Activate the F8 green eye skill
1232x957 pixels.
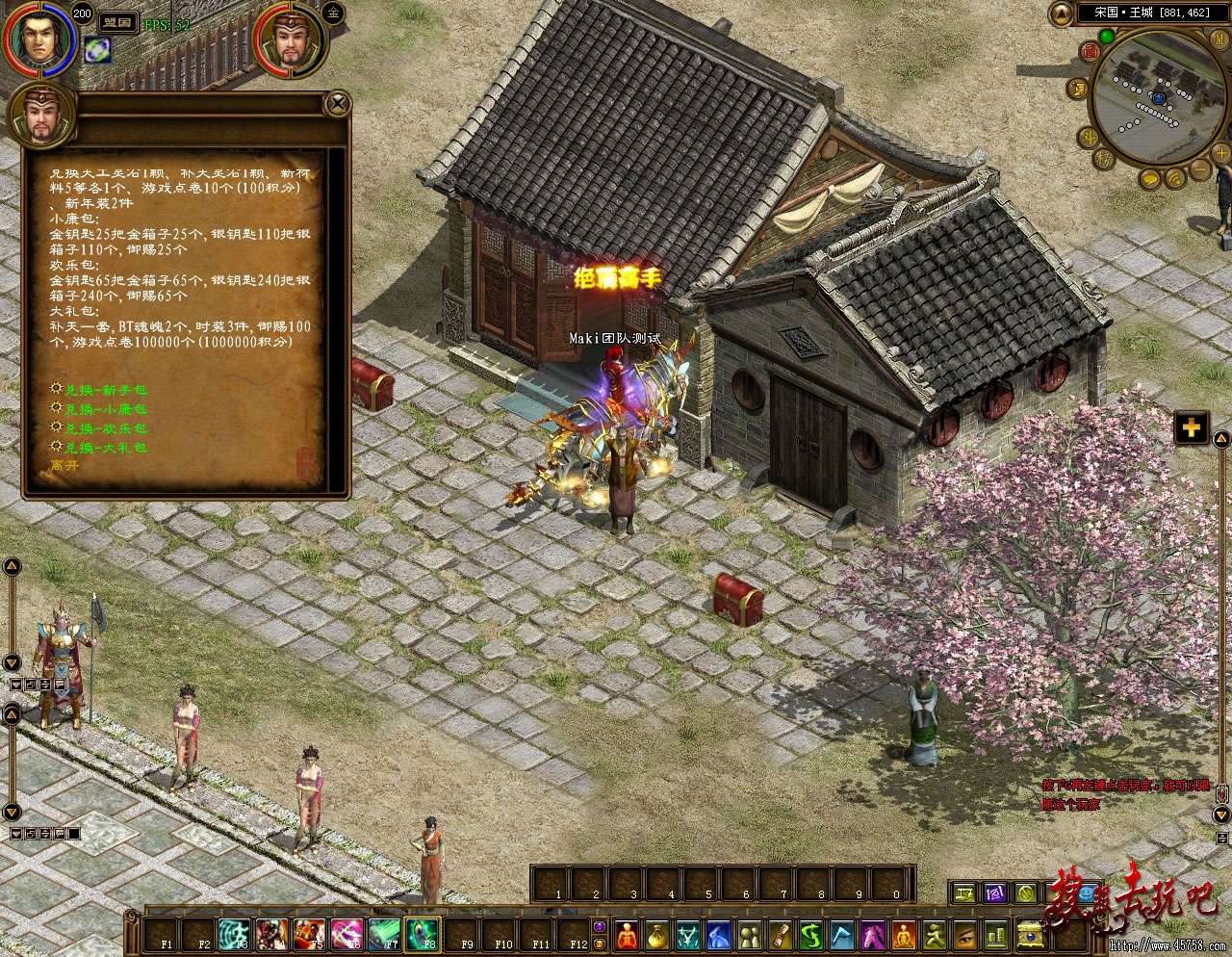click(x=423, y=933)
